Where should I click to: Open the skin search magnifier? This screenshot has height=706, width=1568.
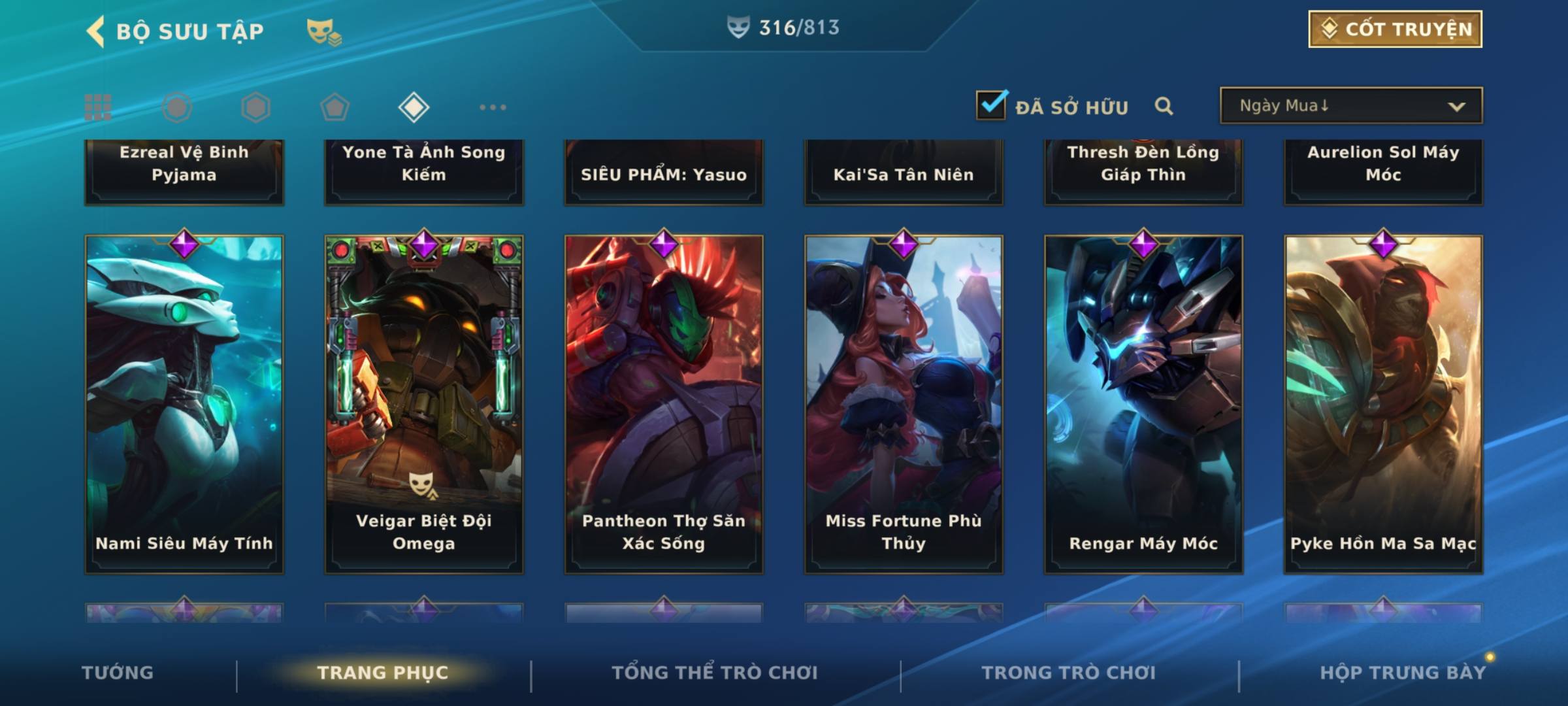tap(1164, 106)
